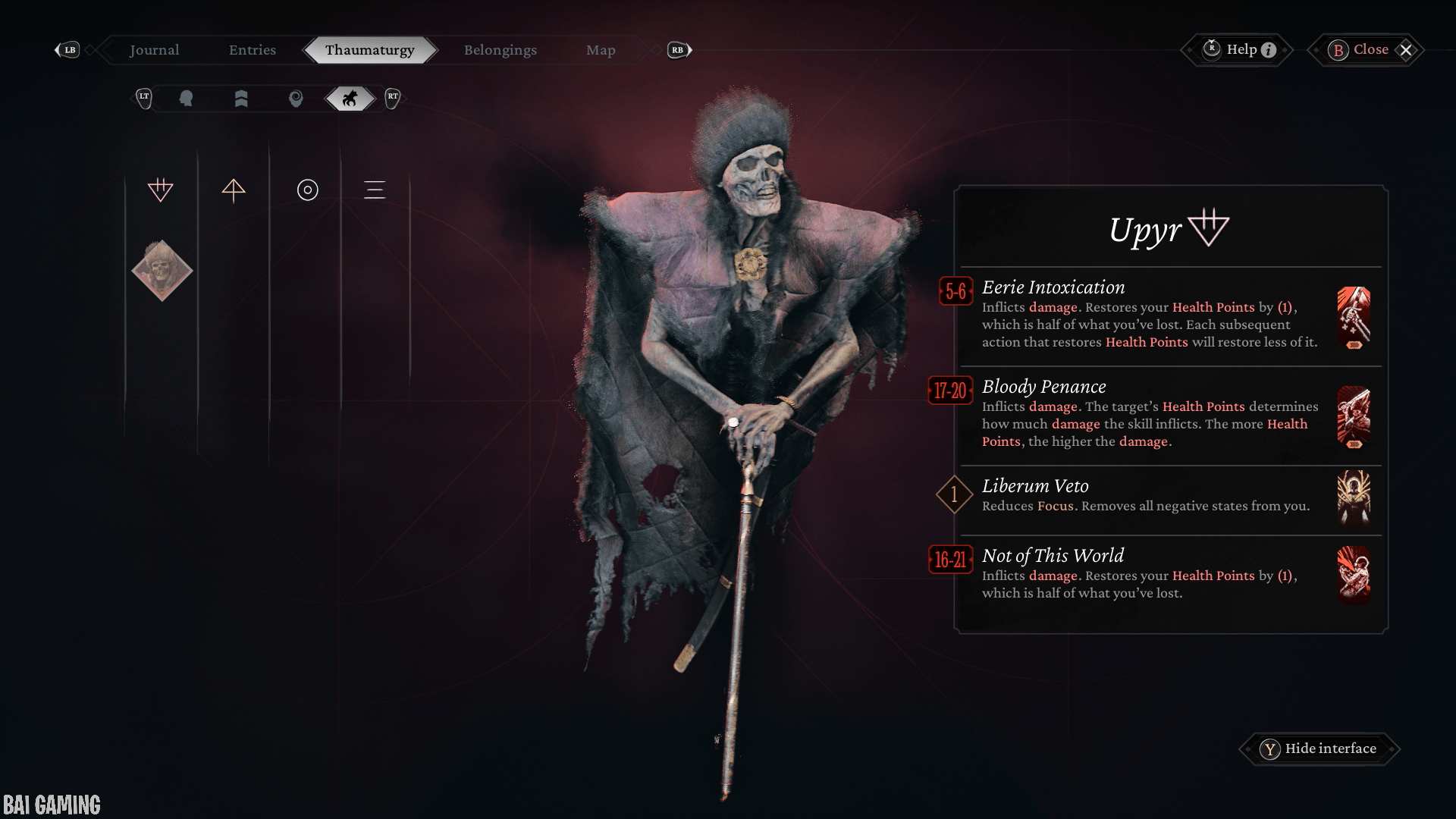Select the upward arrow dimension column
This screenshot has height=819, width=1456.
[x=234, y=190]
